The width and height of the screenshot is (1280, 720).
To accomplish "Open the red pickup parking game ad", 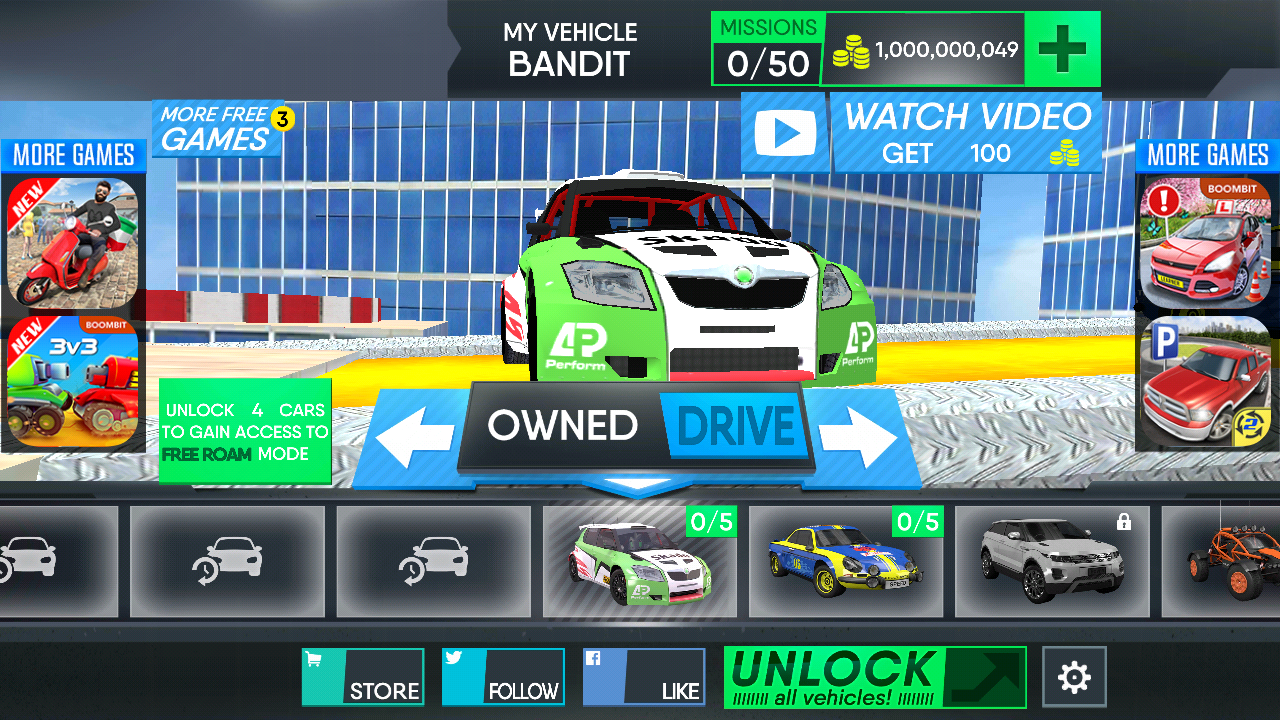I will tap(1205, 381).
